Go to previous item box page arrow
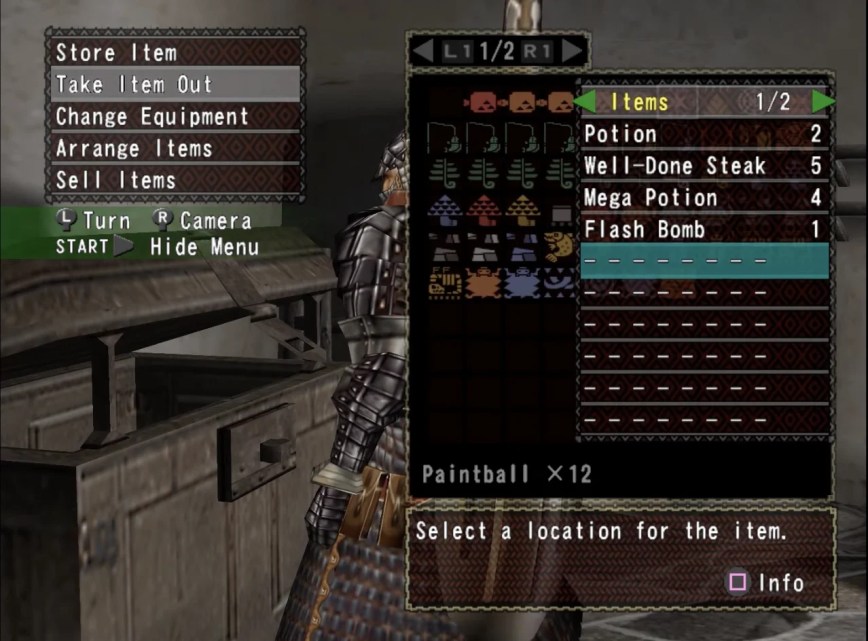868x641 pixels. (424, 51)
